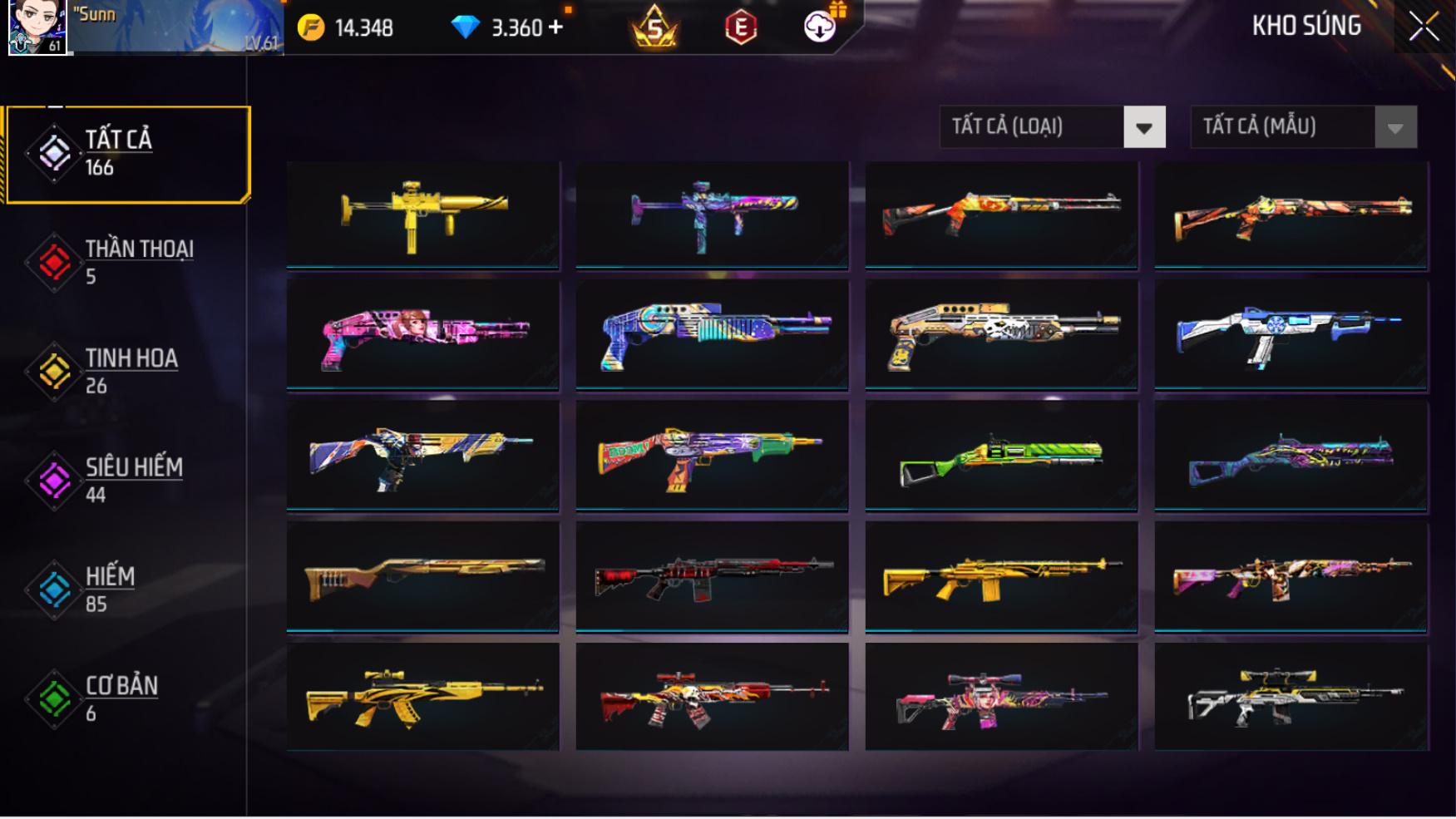The image size is (1456, 819).
Task: Choose the neon green shotgun skin
Action: (x=1002, y=456)
